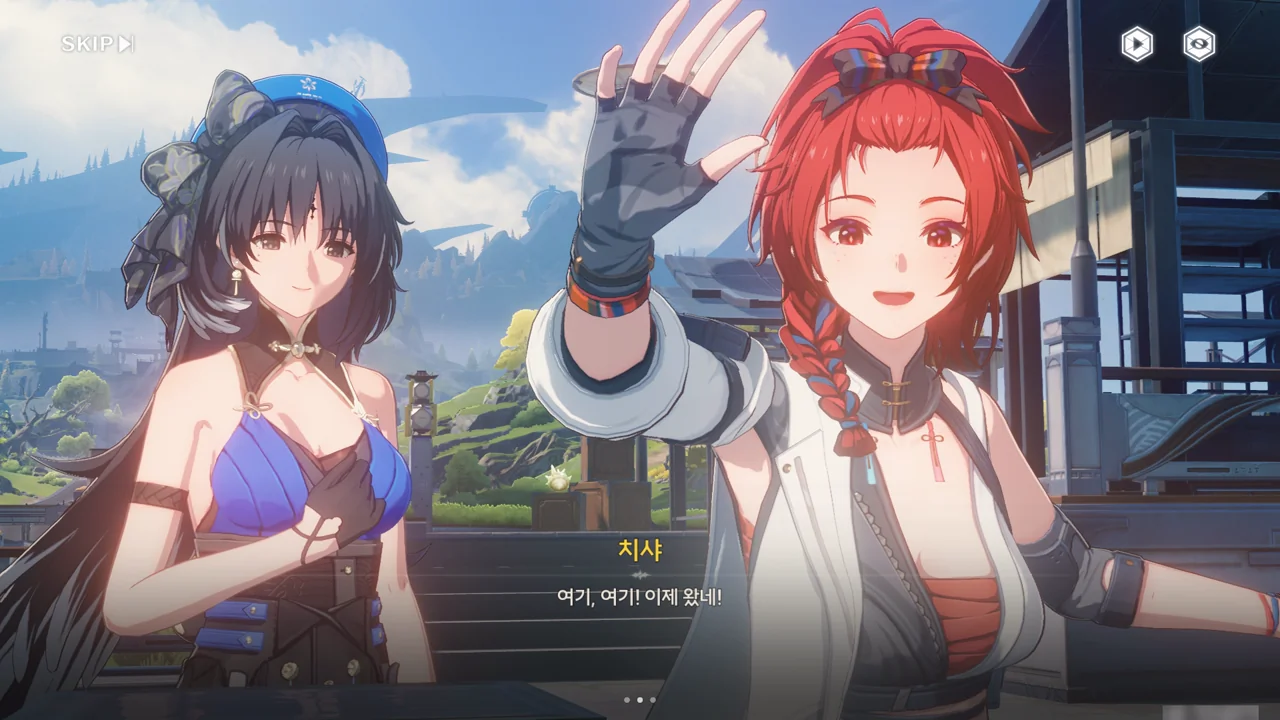Toggle auto-play with the hexagon play icon
Image resolution: width=1280 pixels, height=720 pixels.
pos(1136,44)
